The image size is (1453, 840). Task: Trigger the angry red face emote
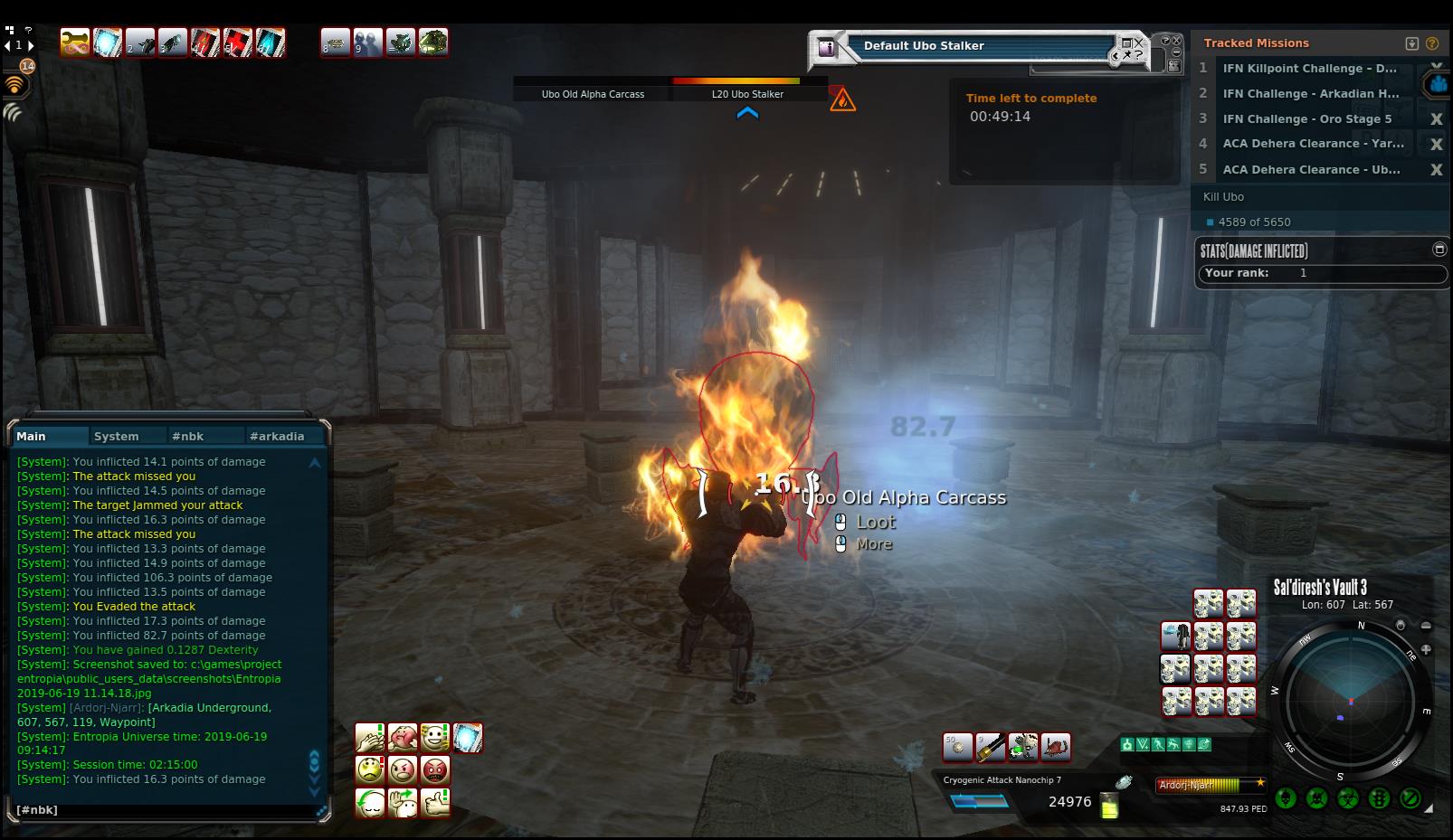[435, 770]
